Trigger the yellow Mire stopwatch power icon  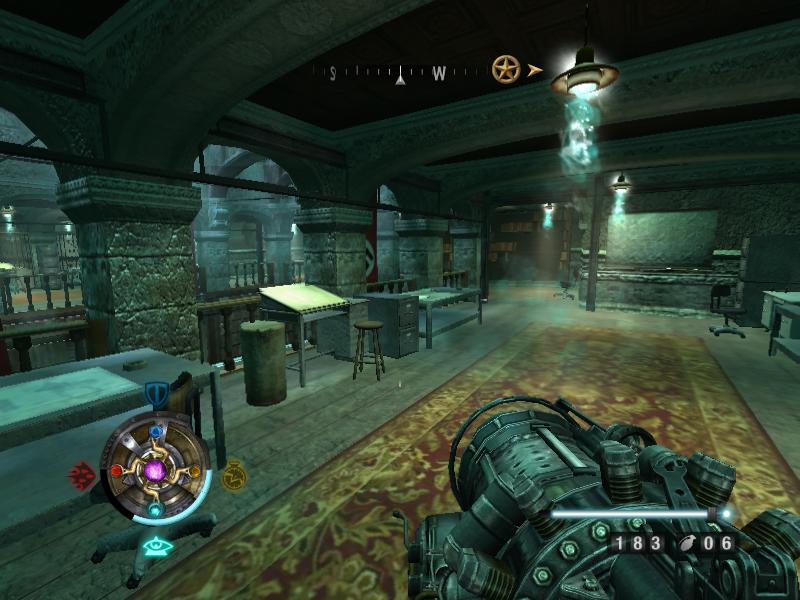233,473
